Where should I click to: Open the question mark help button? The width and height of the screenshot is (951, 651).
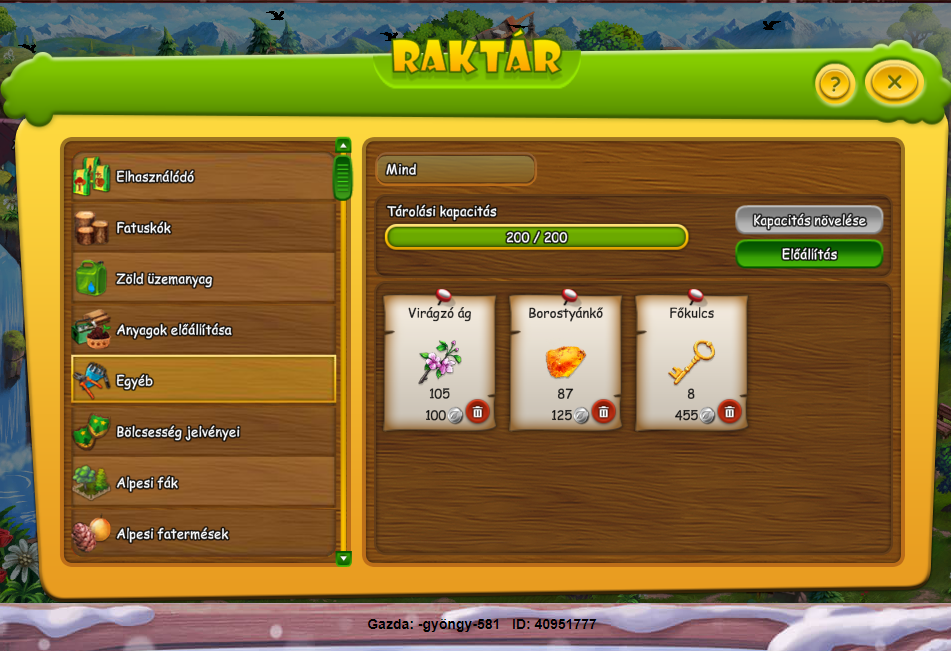(834, 85)
